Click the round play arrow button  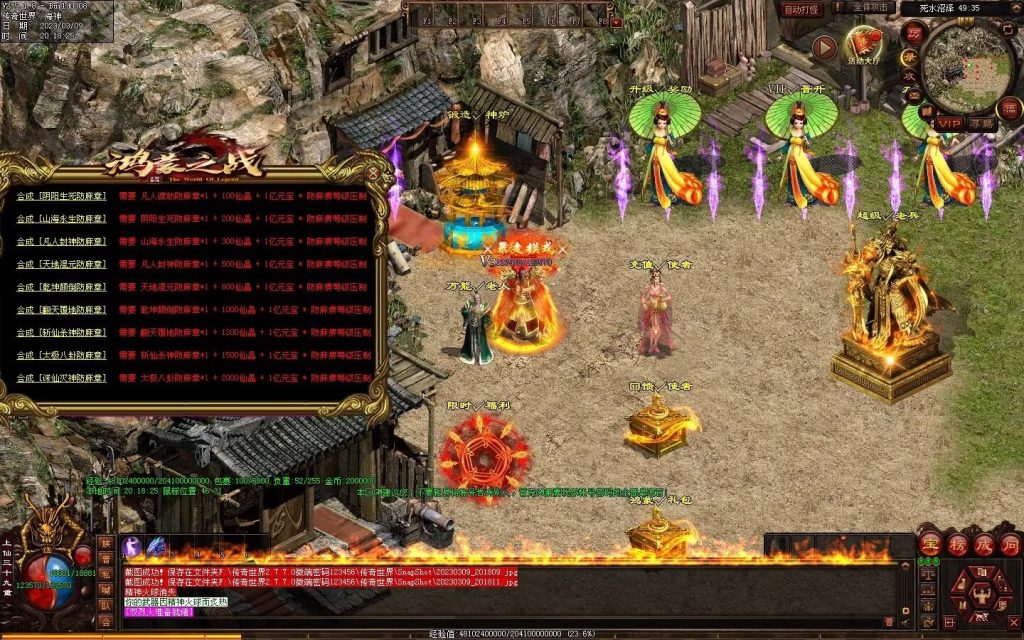824,46
